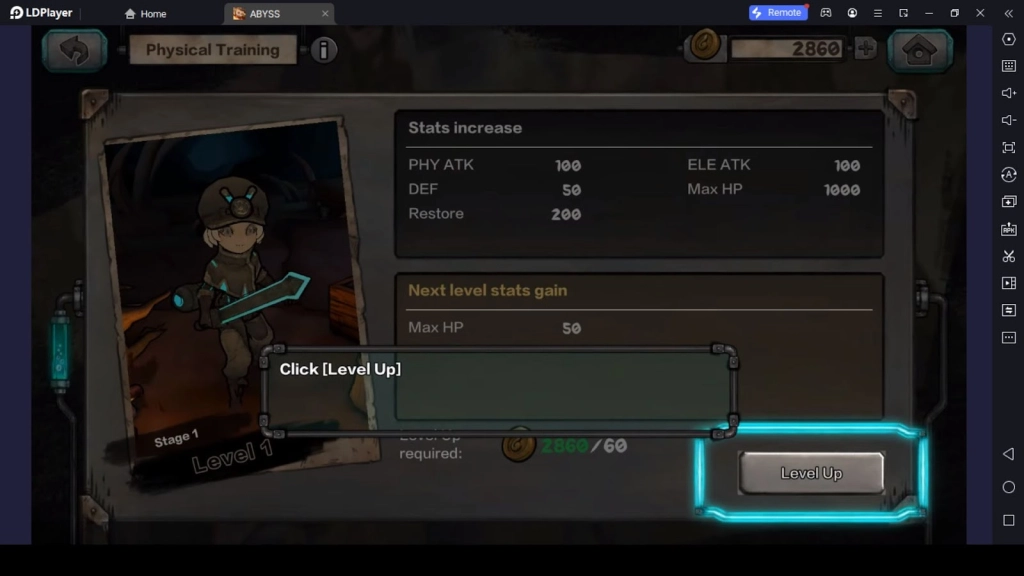The width and height of the screenshot is (1024, 576).
Task: Return to the home screen
Action: pyautogui.click(x=920, y=50)
